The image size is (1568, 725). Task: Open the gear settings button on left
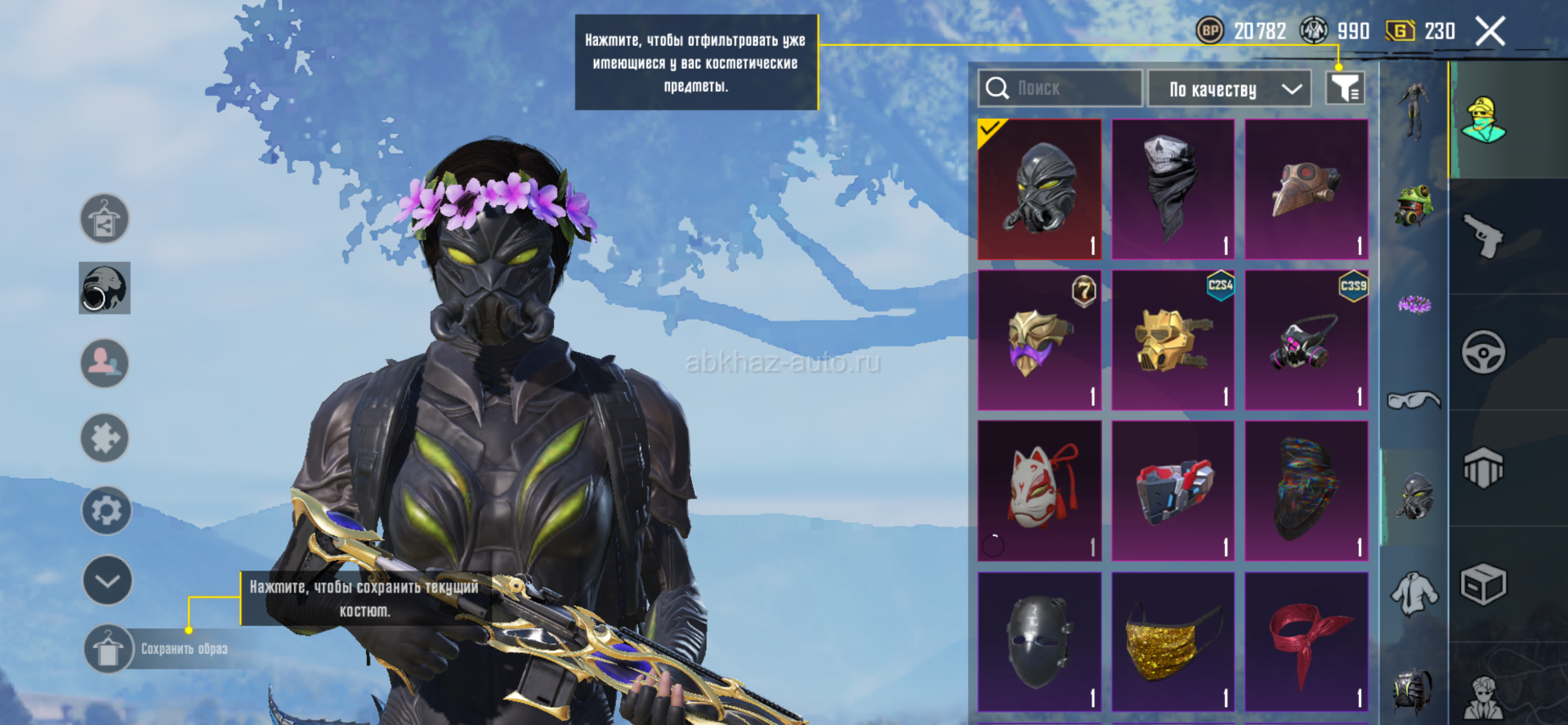(x=106, y=511)
